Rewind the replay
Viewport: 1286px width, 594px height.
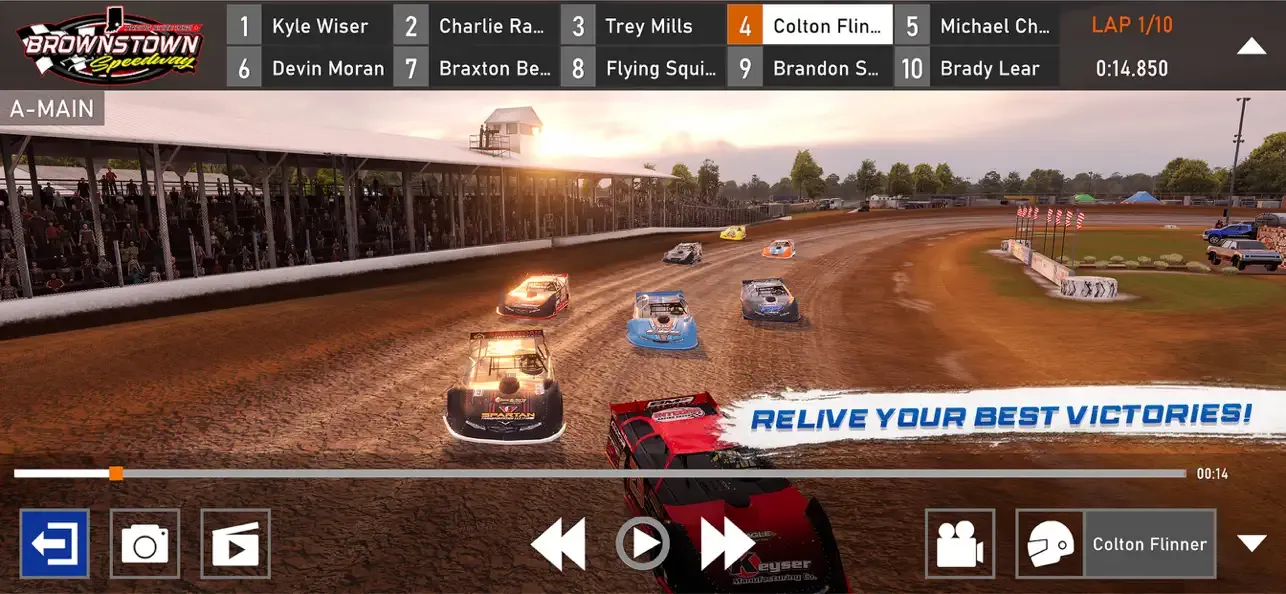pyautogui.click(x=557, y=545)
